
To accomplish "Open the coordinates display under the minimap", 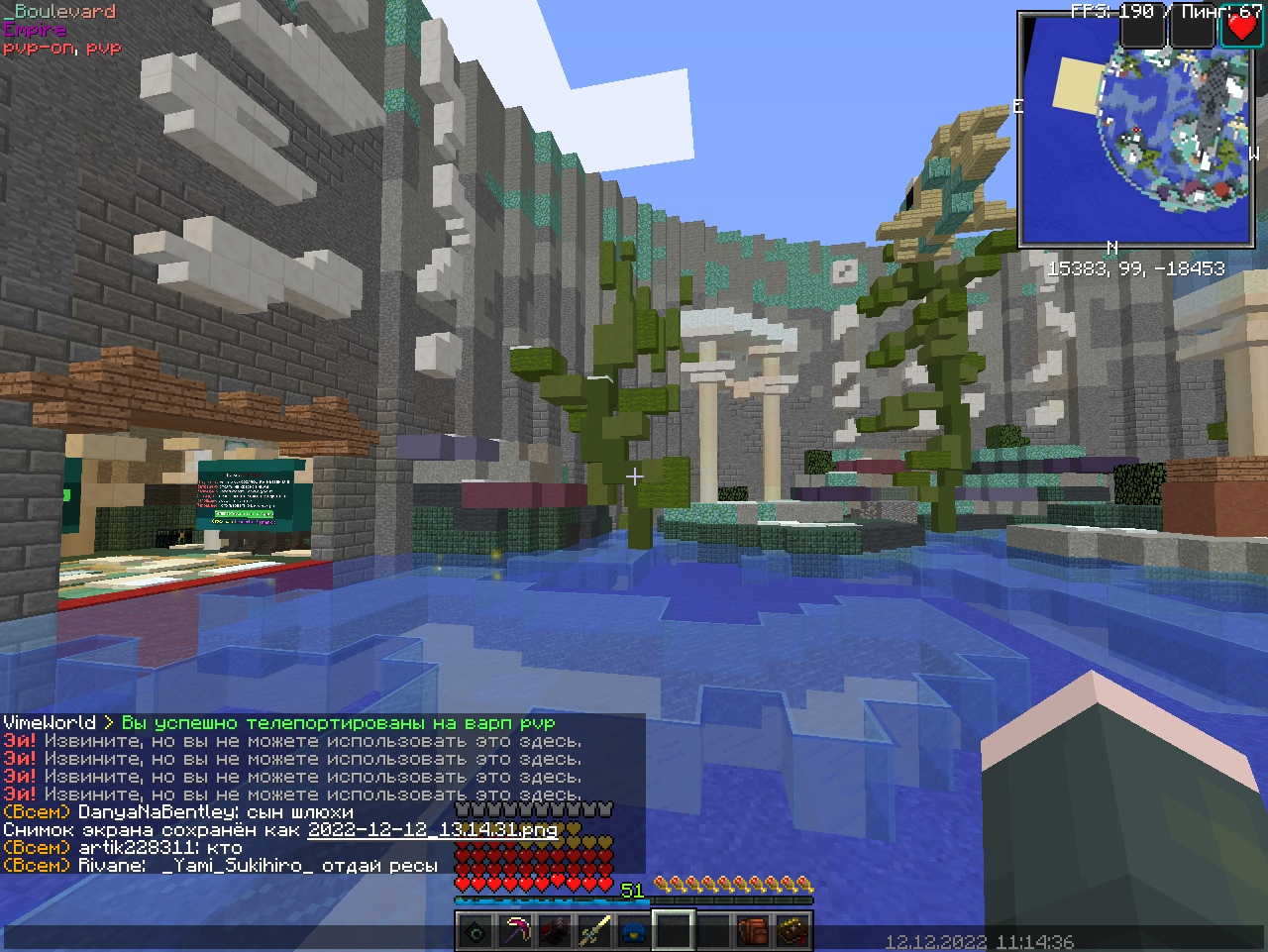I will tap(1137, 268).
